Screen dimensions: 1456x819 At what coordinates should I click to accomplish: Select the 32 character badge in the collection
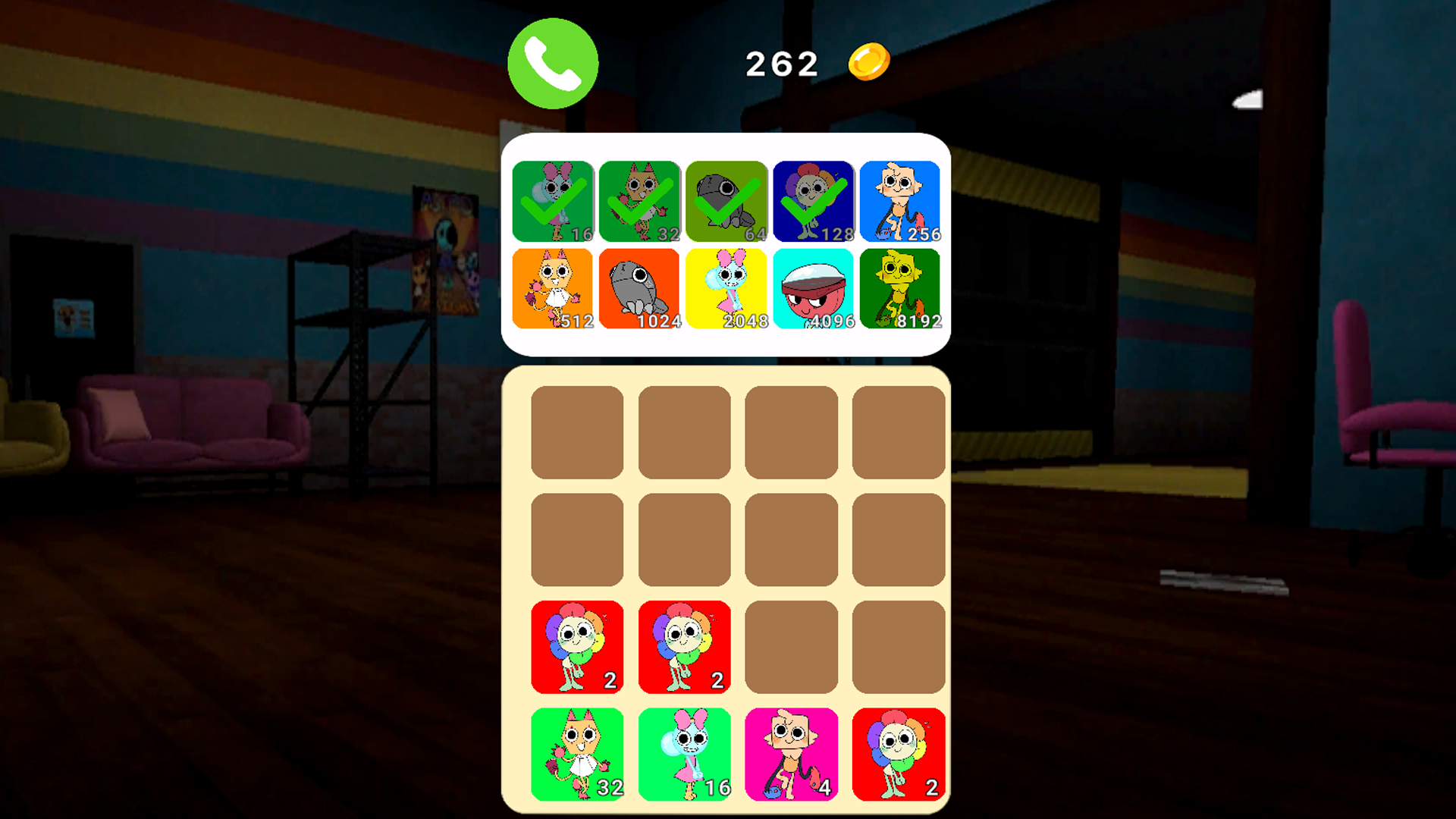click(639, 201)
